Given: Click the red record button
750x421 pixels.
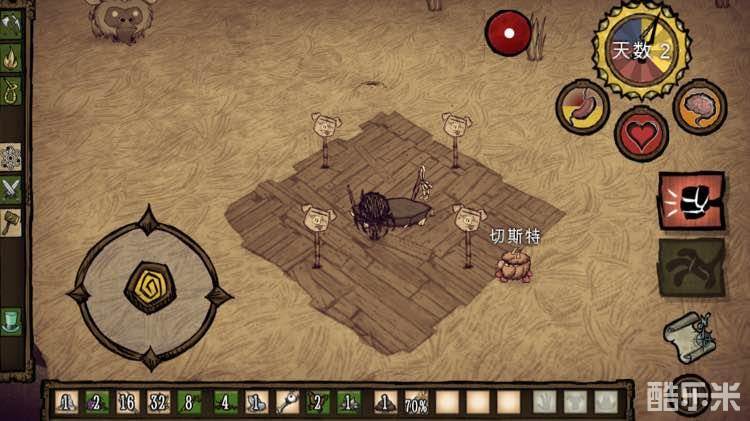Looking at the screenshot, I should click(x=508, y=32).
